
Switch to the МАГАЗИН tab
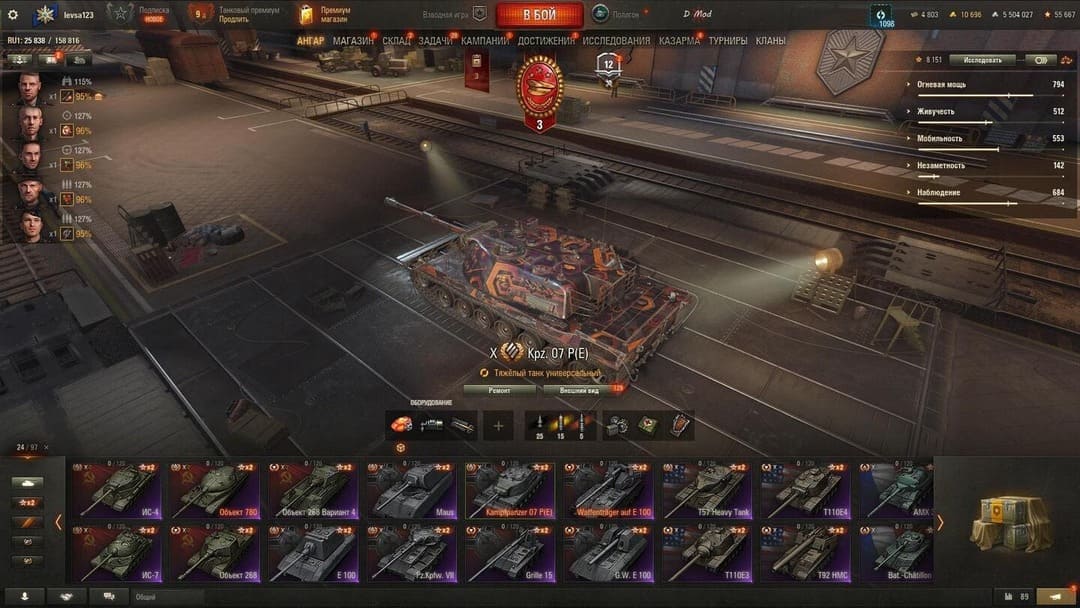pos(353,41)
